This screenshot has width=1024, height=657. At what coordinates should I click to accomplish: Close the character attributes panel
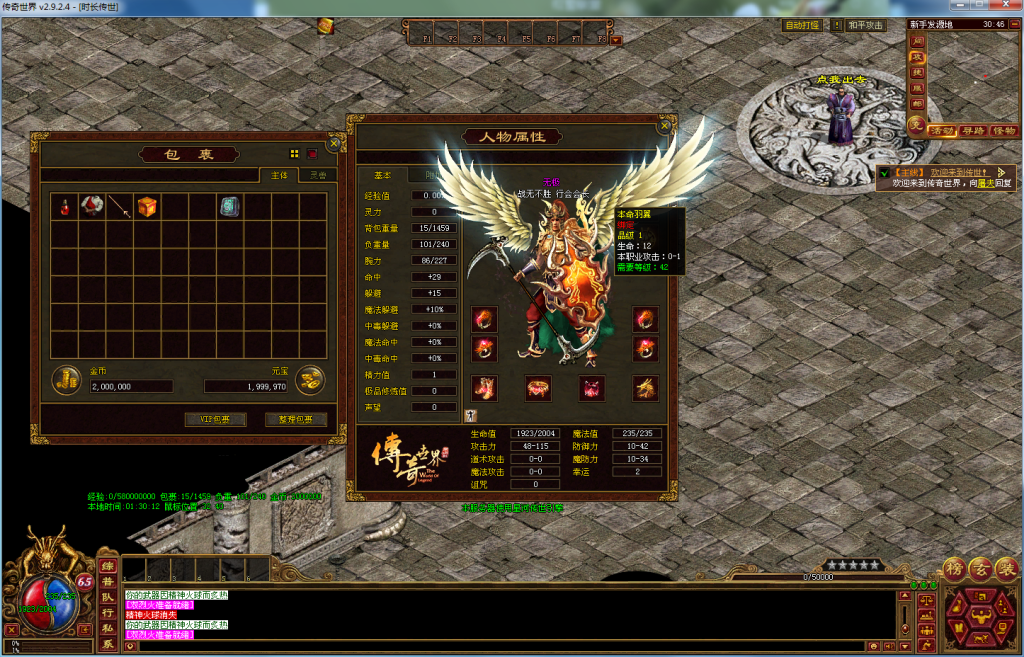[664, 126]
